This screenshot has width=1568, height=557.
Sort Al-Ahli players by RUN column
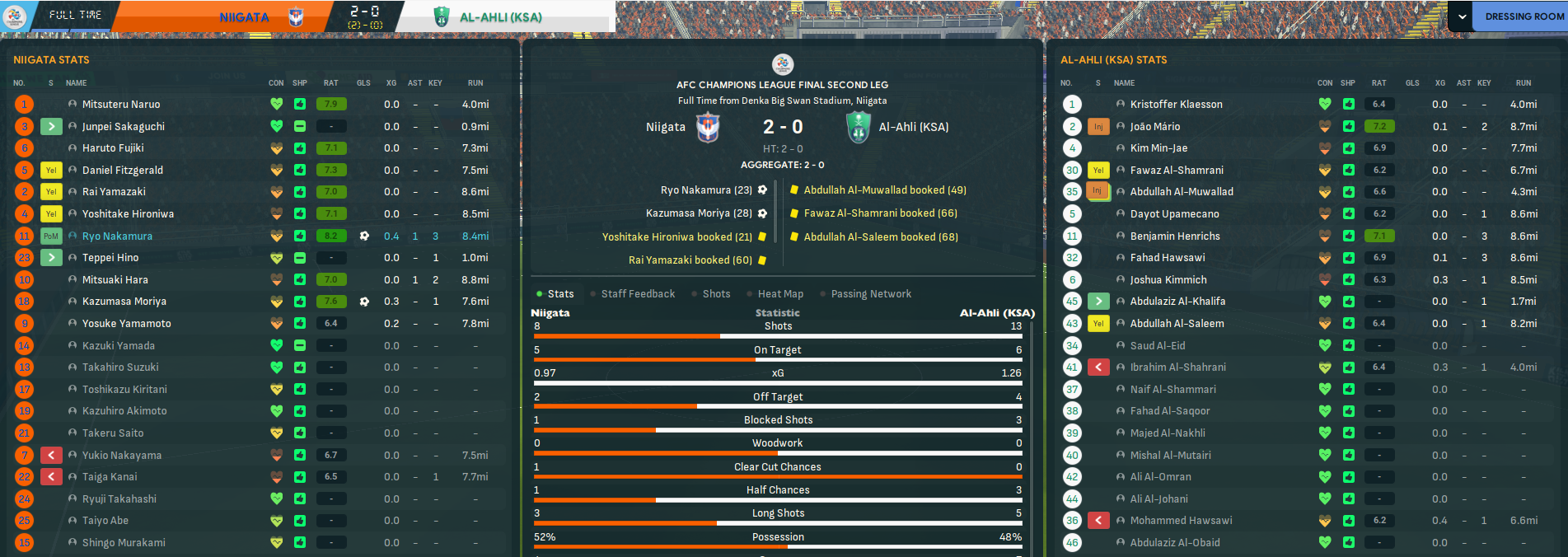[x=1523, y=83]
